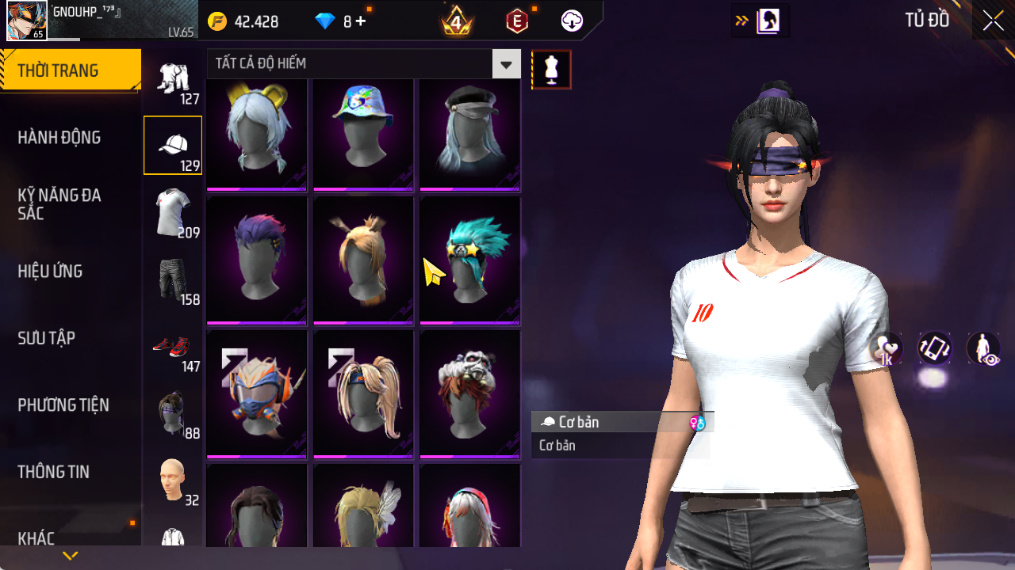Open the Kỹ Năng Đa Sắc section

pos(60,204)
